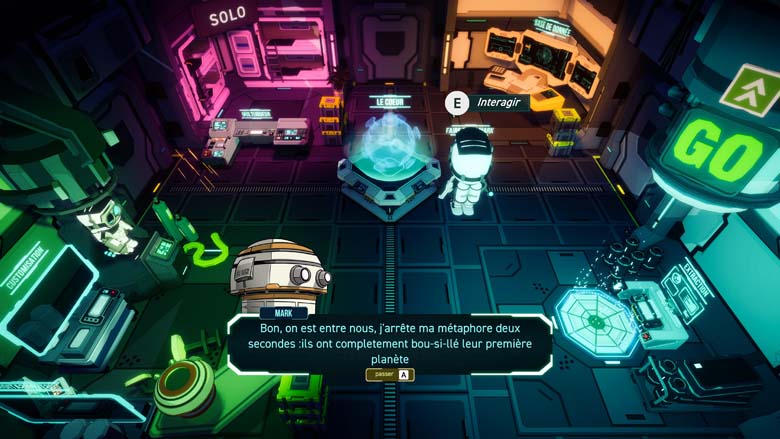The width and height of the screenshot is (780, 439).
Task: Skip Mark's dialogue with the passer button
Action: (390, 375)
